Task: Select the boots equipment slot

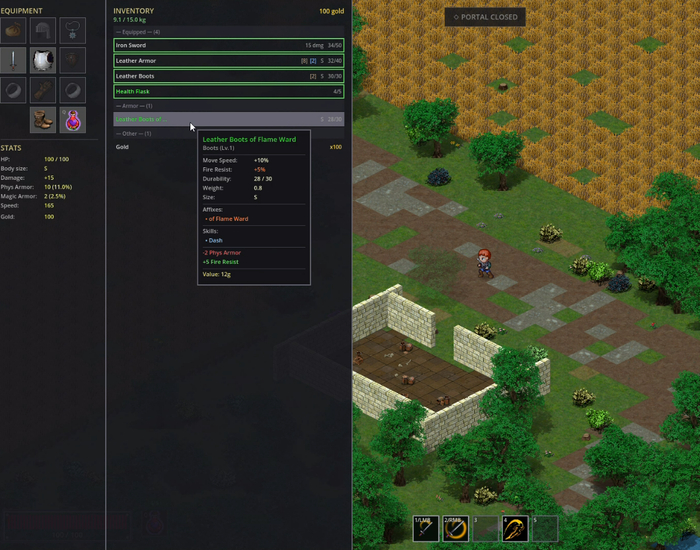Action: pyautogui.click(x=42, y=120)
